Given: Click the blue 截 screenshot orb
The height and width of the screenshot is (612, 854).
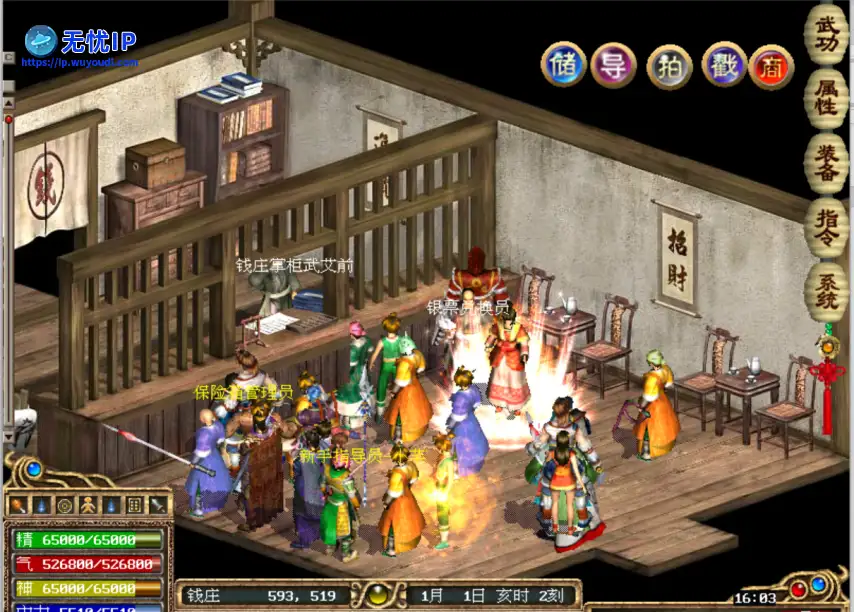Looking at the screenshot, I should 724,65.
